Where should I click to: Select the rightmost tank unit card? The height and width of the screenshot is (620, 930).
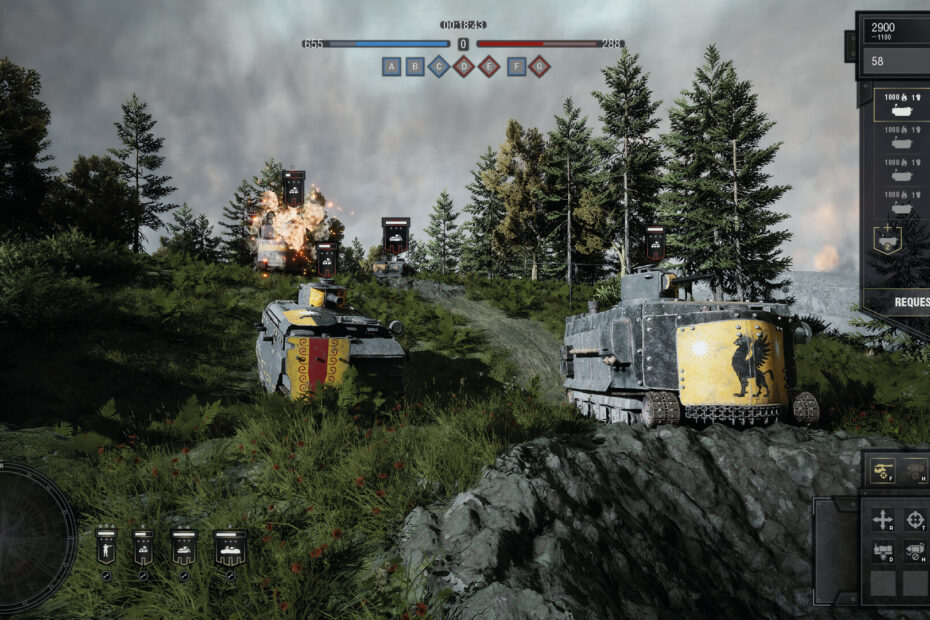(x=230, y=547)
